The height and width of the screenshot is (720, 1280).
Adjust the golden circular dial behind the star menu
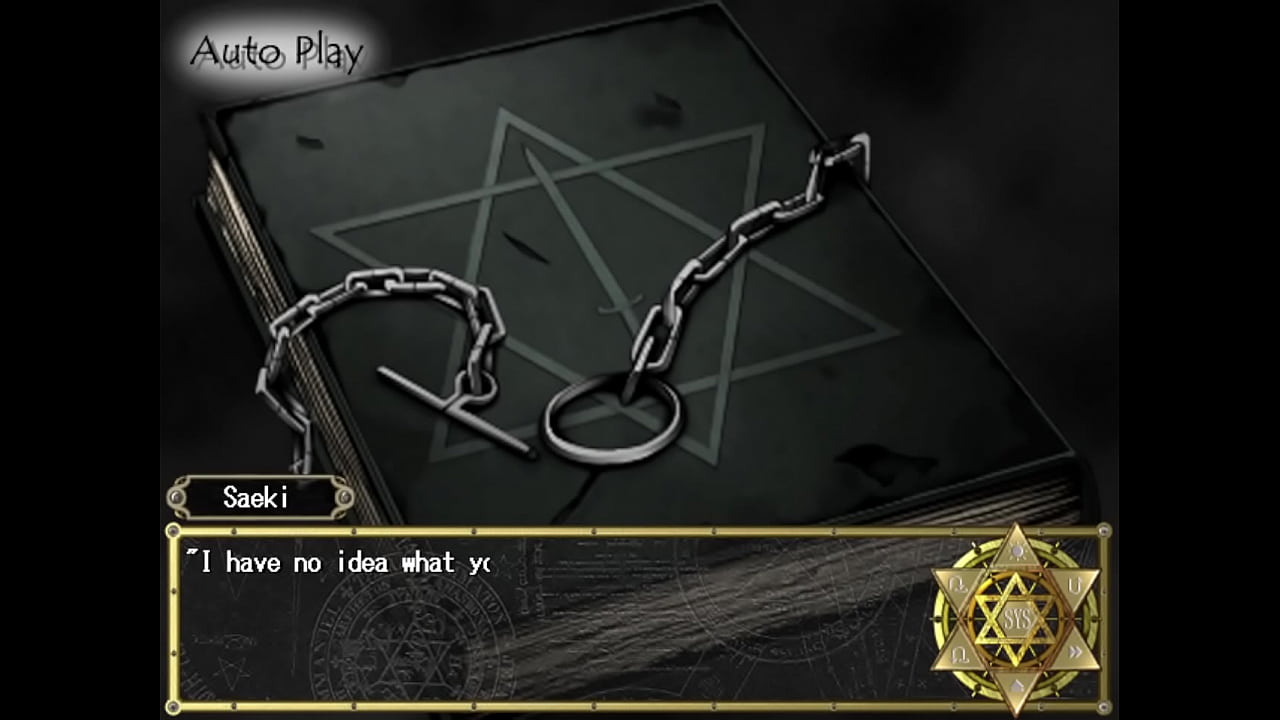click(938, 614)
